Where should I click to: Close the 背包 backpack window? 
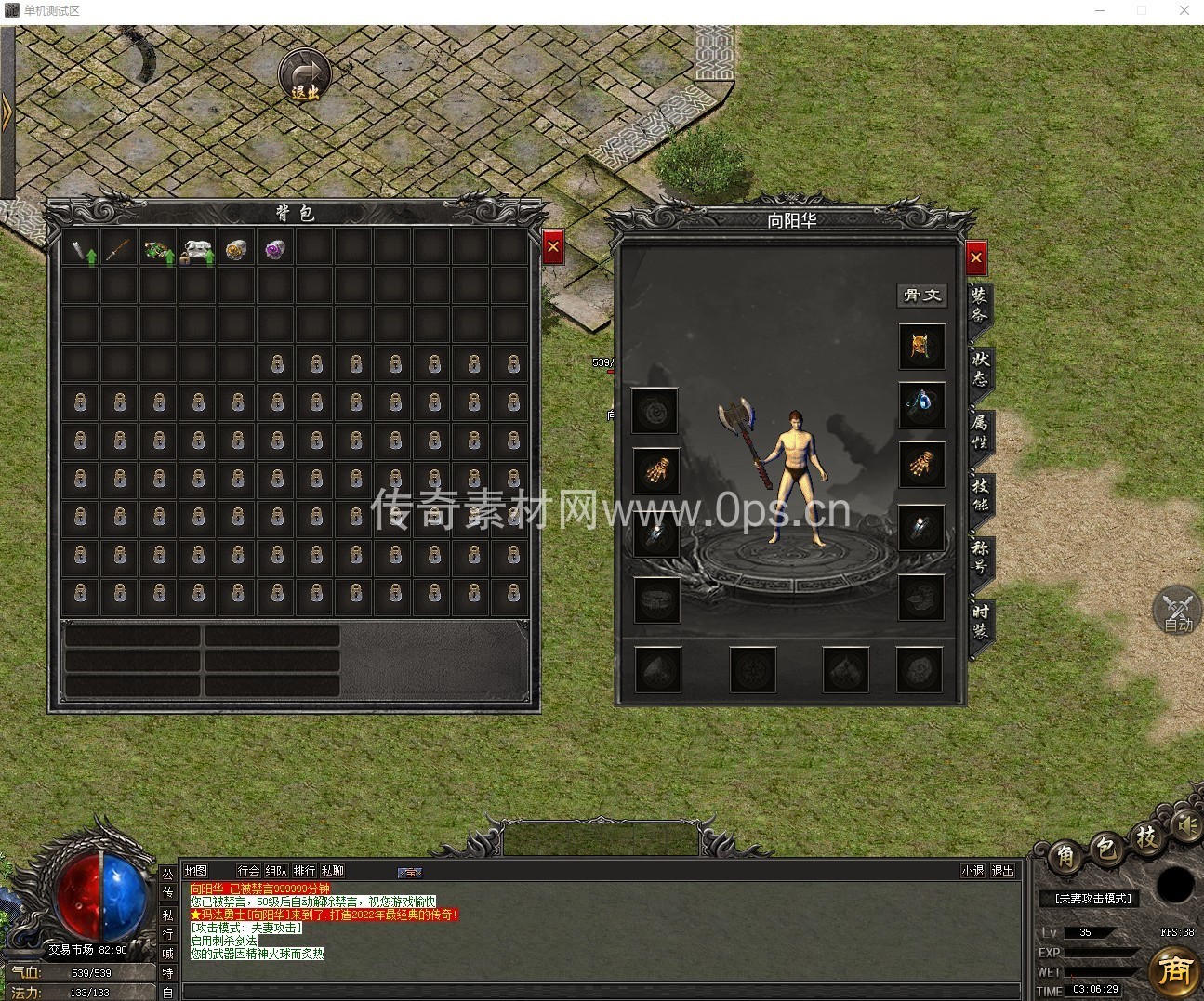click(x=553, y=247)
